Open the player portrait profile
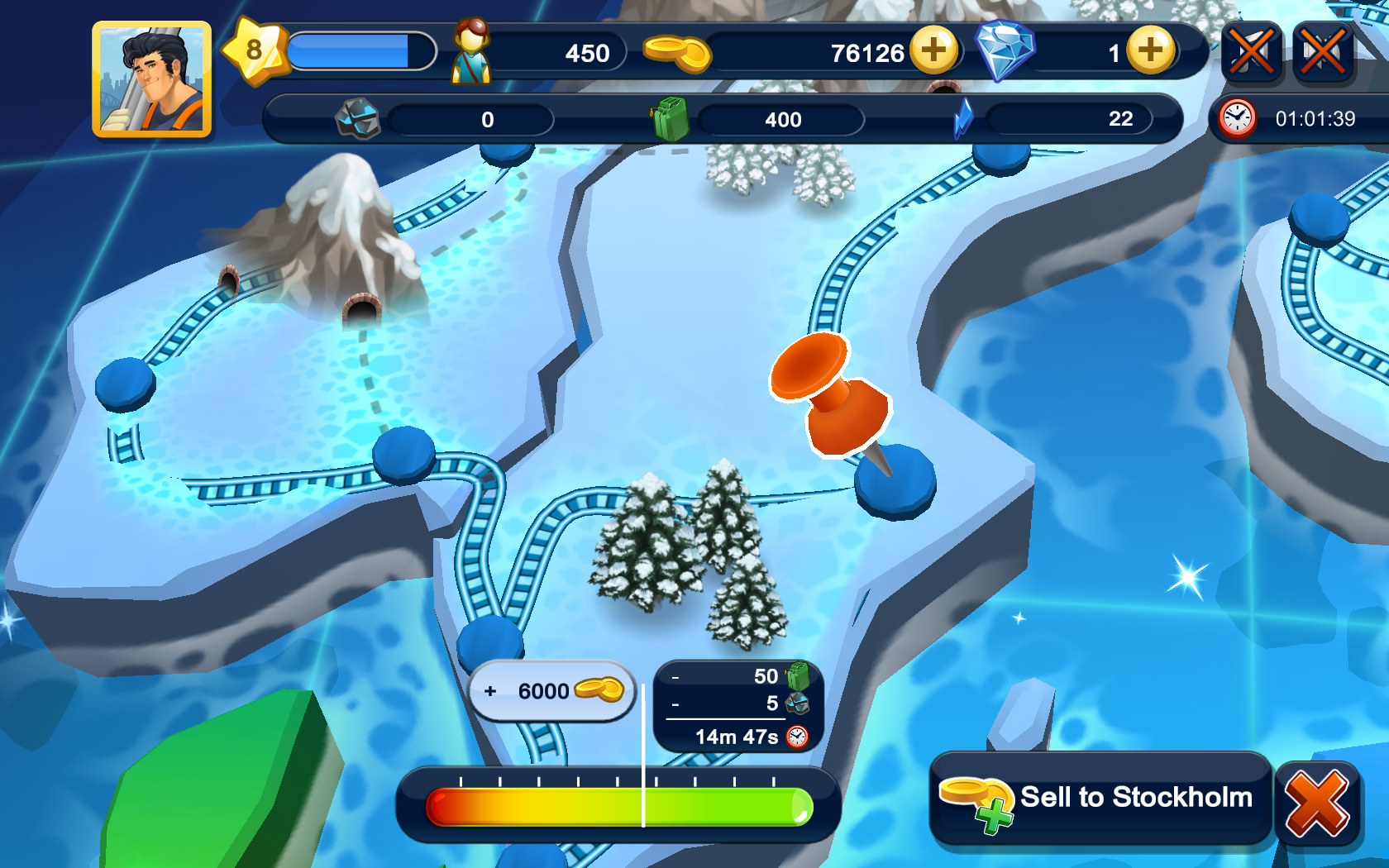The height and width of the screenshot is (868, 1389). point(151,79)
